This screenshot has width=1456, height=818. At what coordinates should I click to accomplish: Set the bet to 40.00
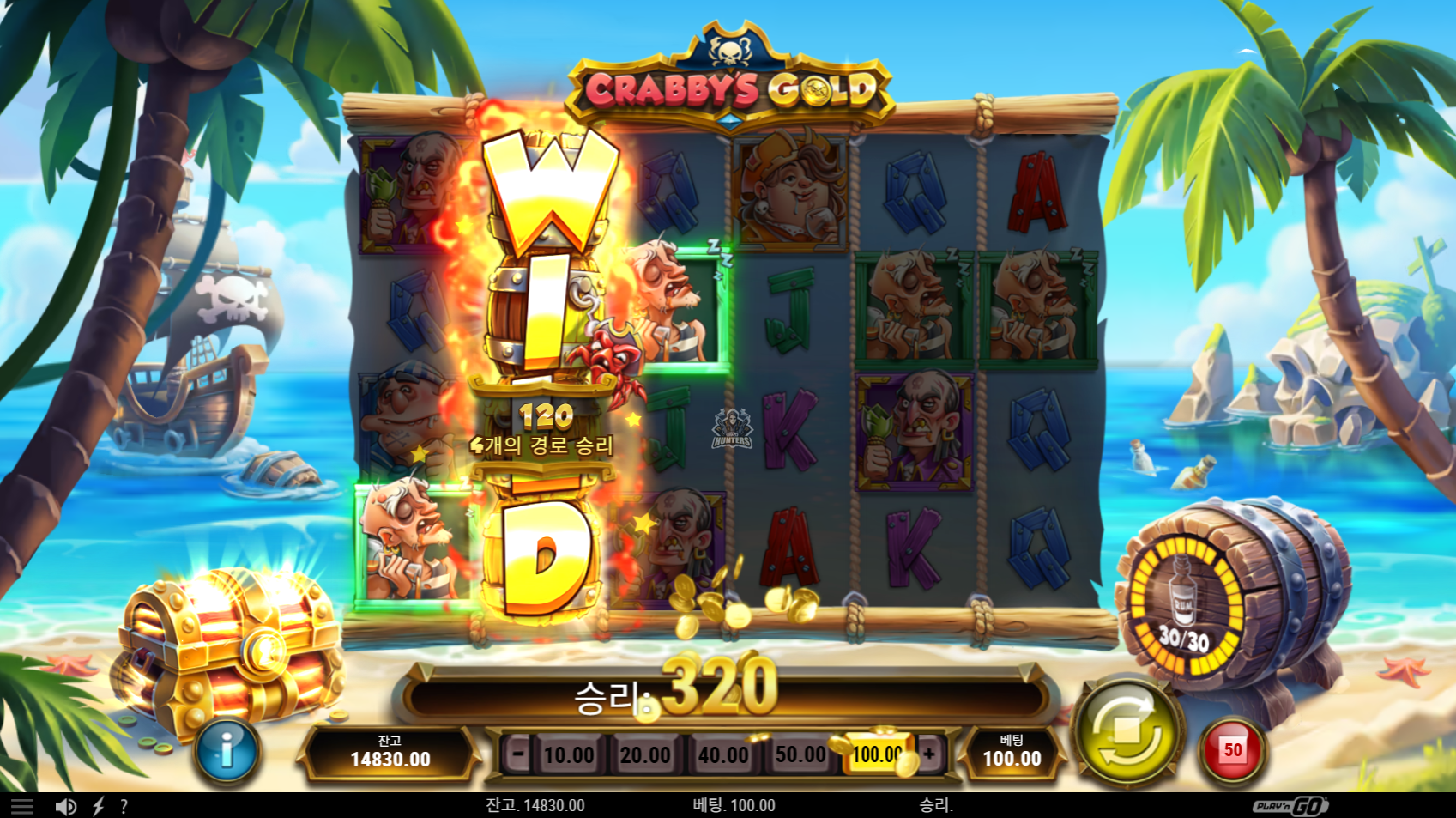(x=722, y=755)
